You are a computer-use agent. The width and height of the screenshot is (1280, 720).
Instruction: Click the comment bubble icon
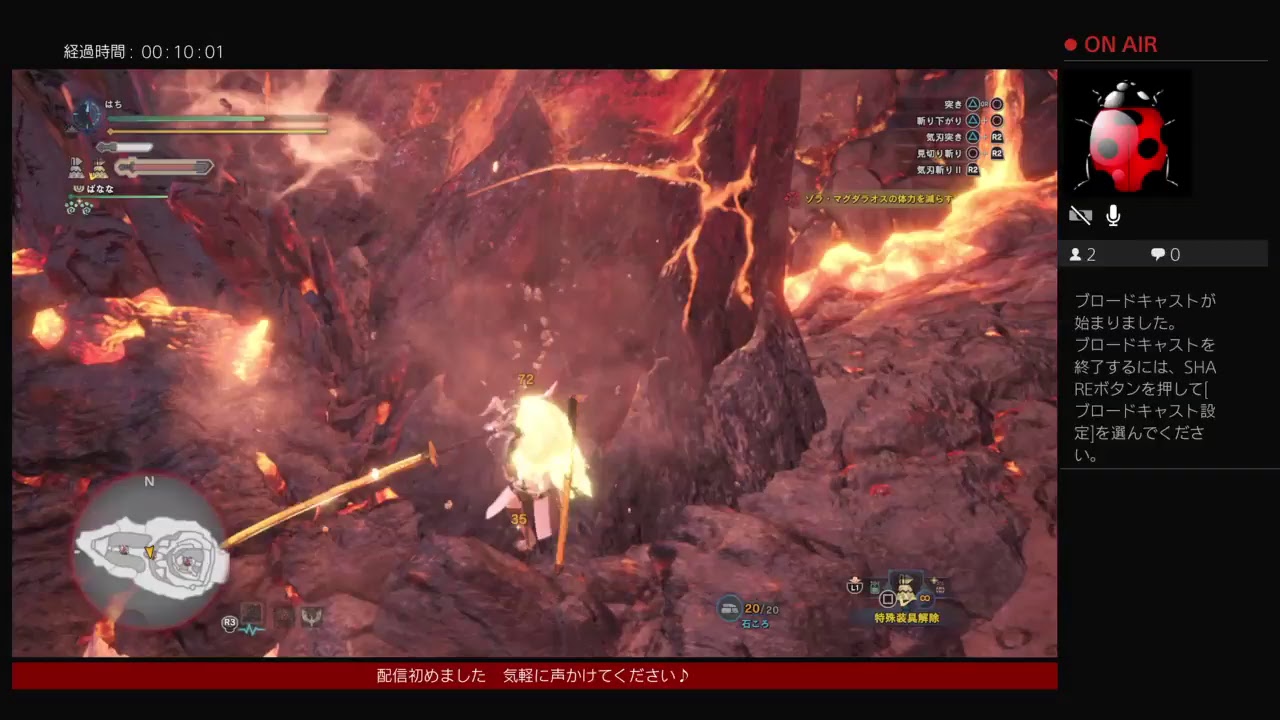(1157, 254)
